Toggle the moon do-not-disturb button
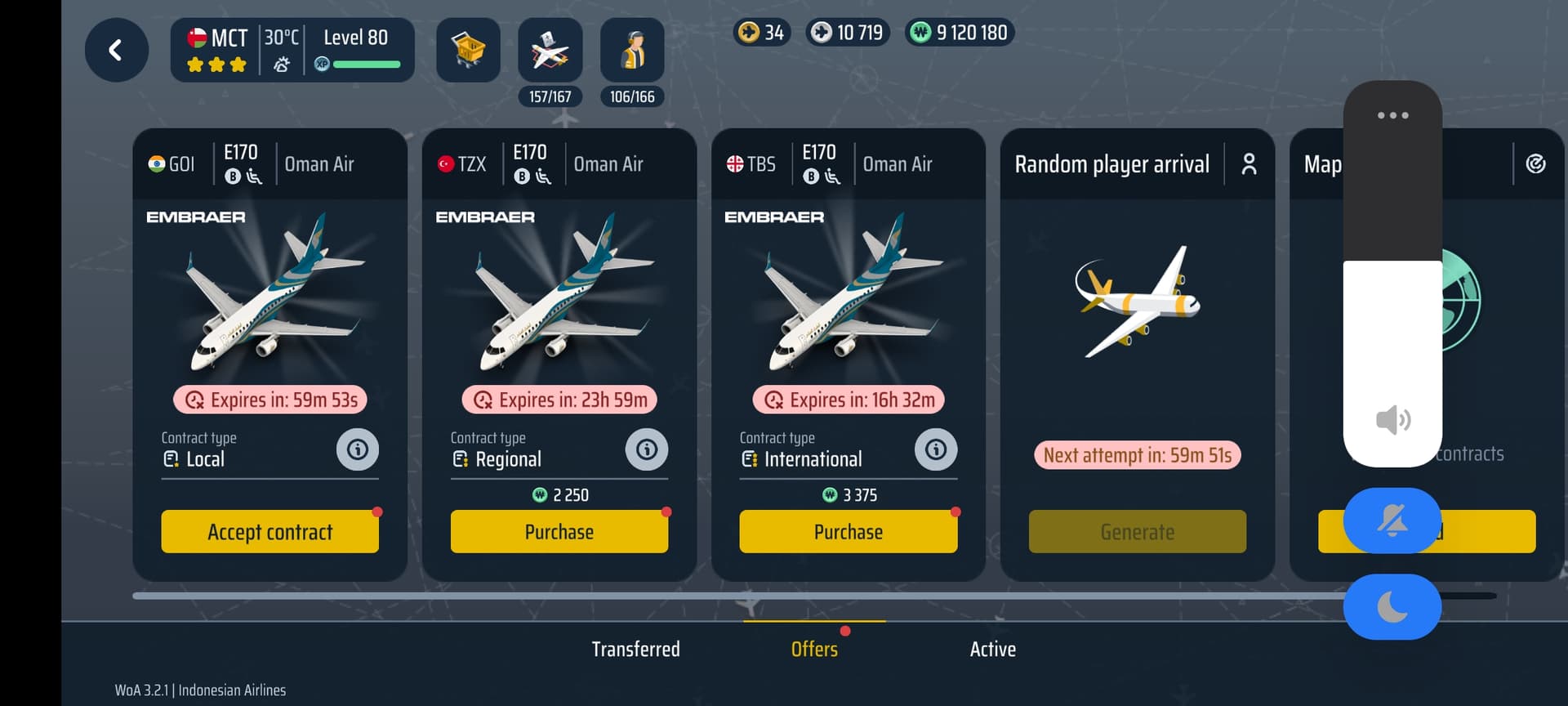The height and width of the screenshot is (706, 1568). click(x=1392, y=607)
